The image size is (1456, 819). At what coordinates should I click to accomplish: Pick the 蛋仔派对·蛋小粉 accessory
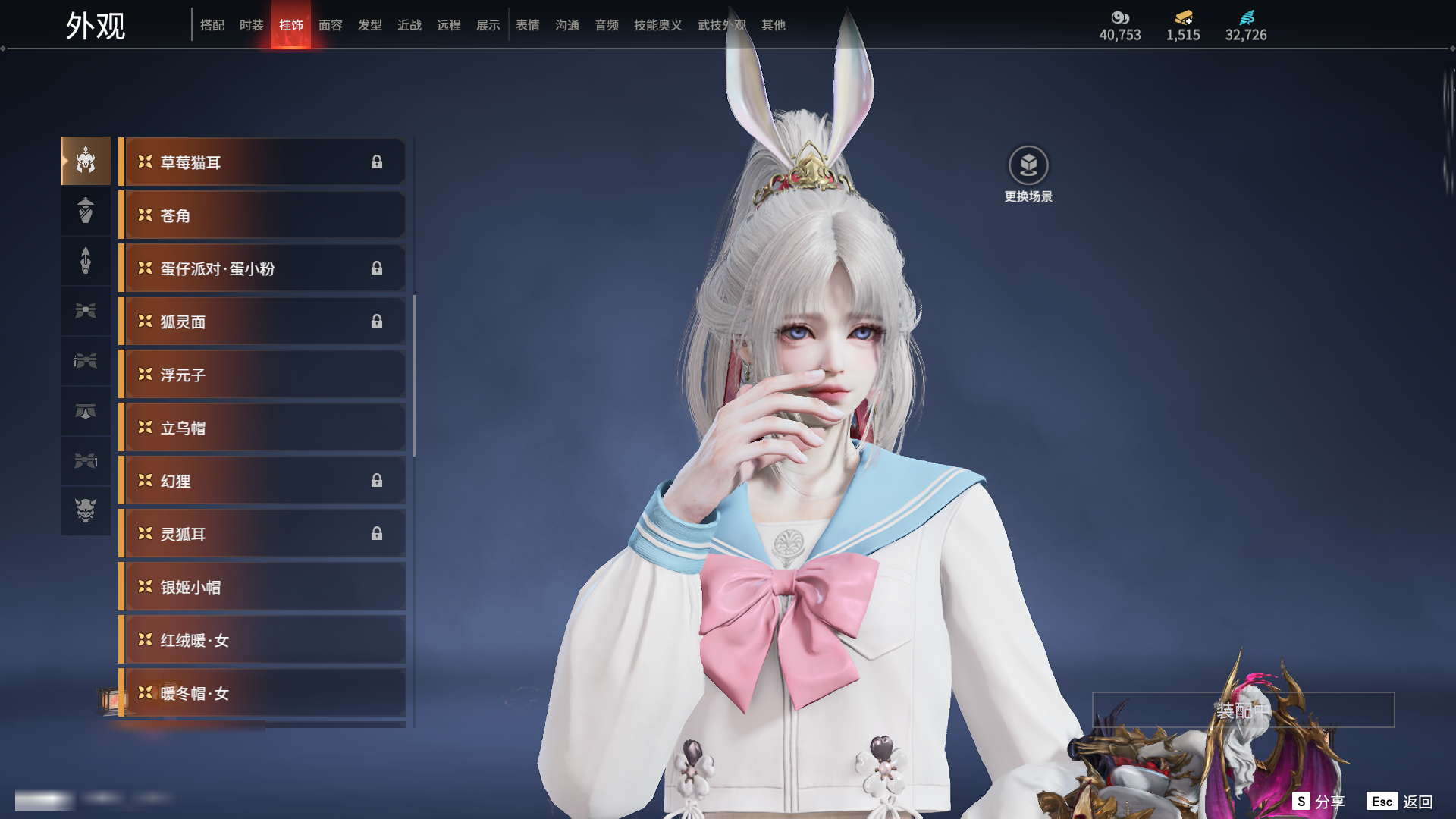262,268
